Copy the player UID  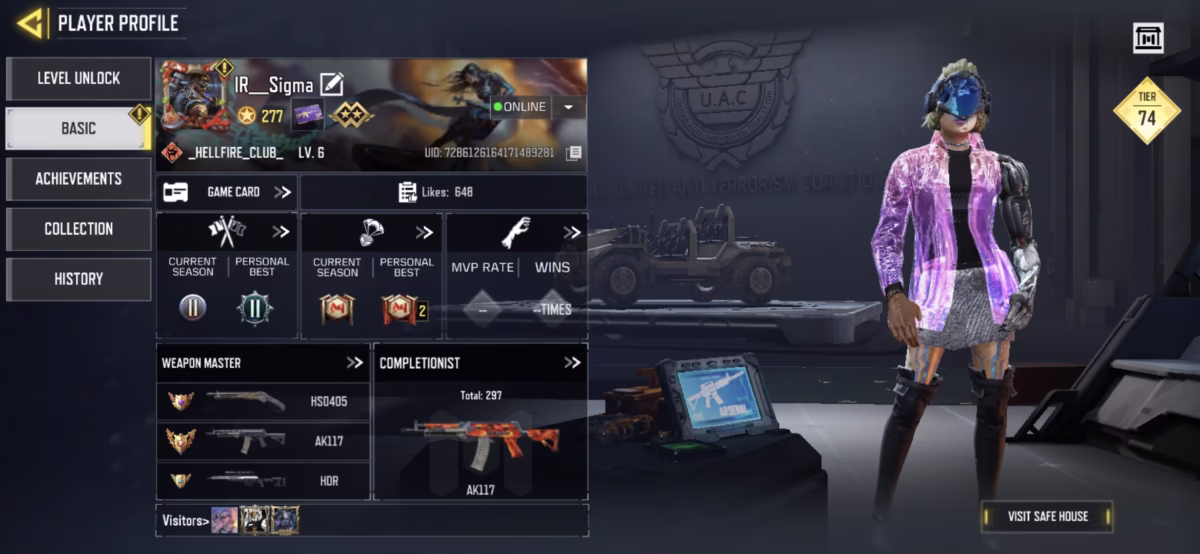click(x=573, y=153)
